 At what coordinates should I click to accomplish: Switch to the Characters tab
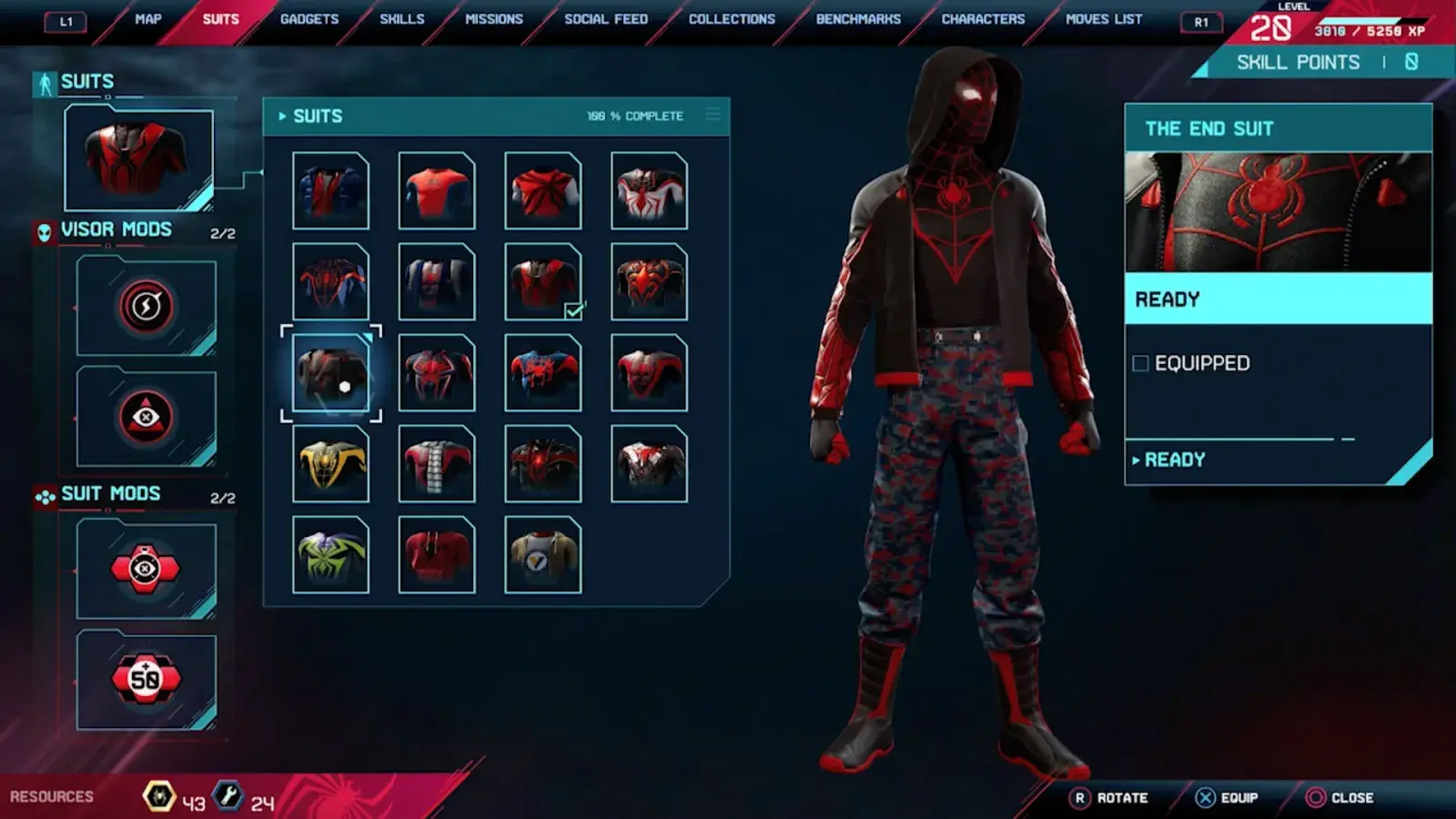click(x=983, y=19)
